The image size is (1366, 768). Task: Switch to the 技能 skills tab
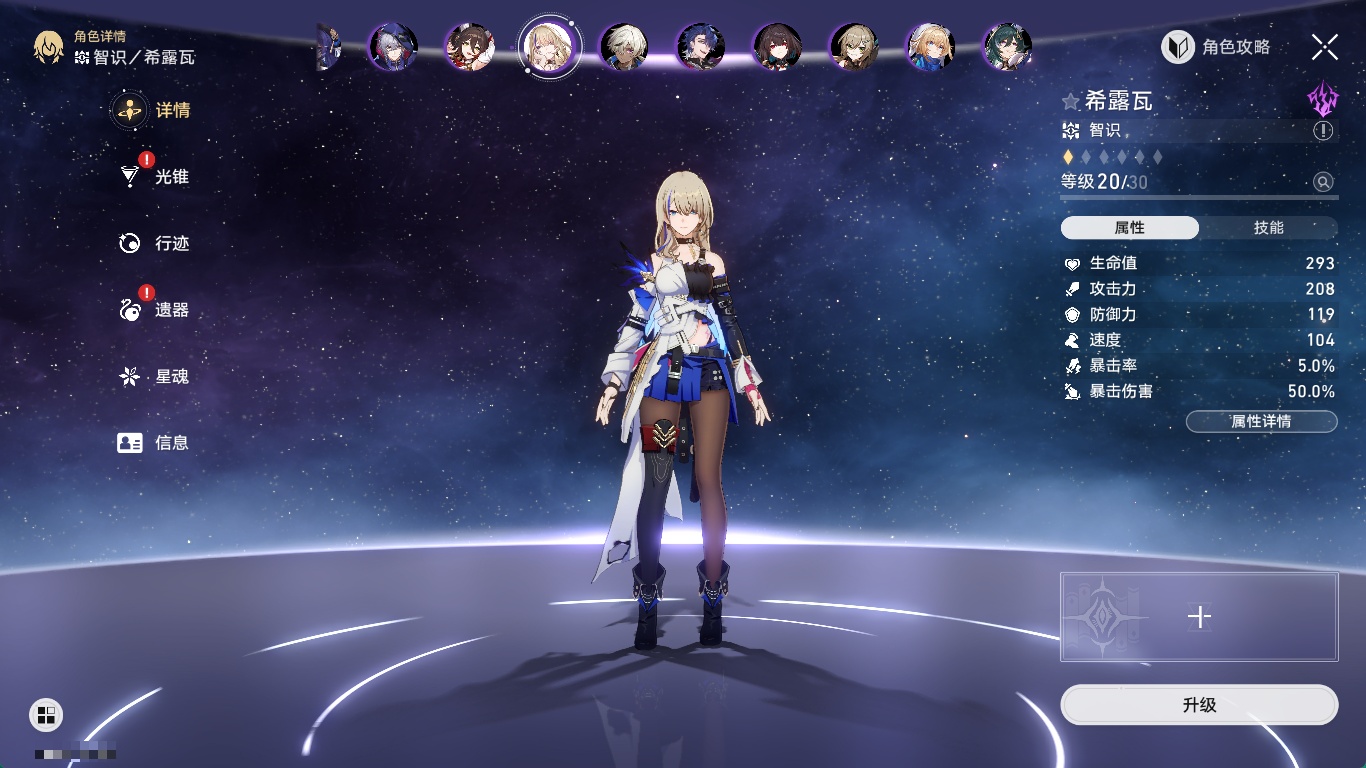click(1268, 228)
